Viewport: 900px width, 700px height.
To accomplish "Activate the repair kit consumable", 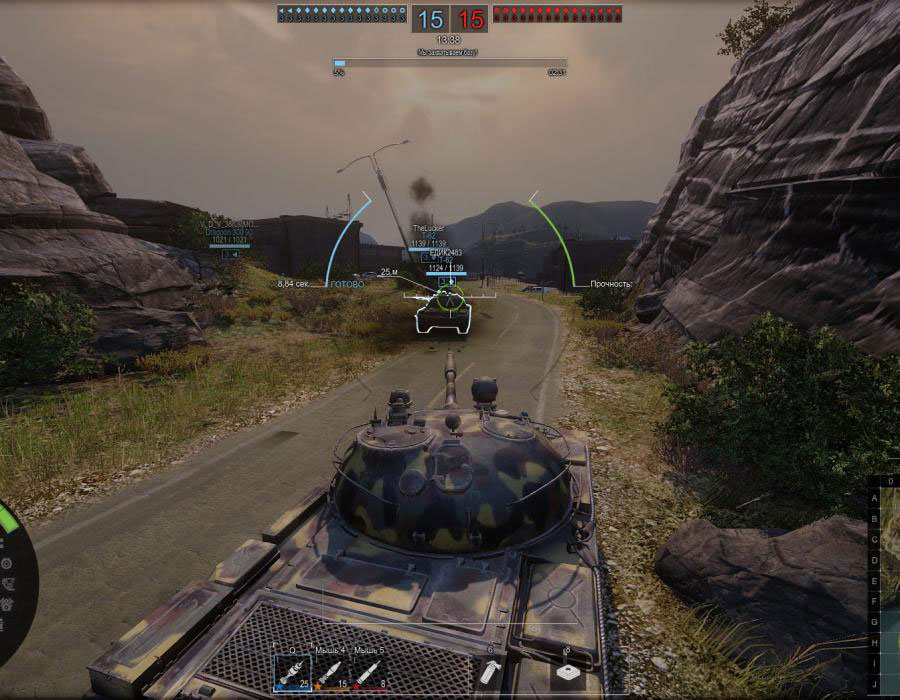I will [568, 673].
